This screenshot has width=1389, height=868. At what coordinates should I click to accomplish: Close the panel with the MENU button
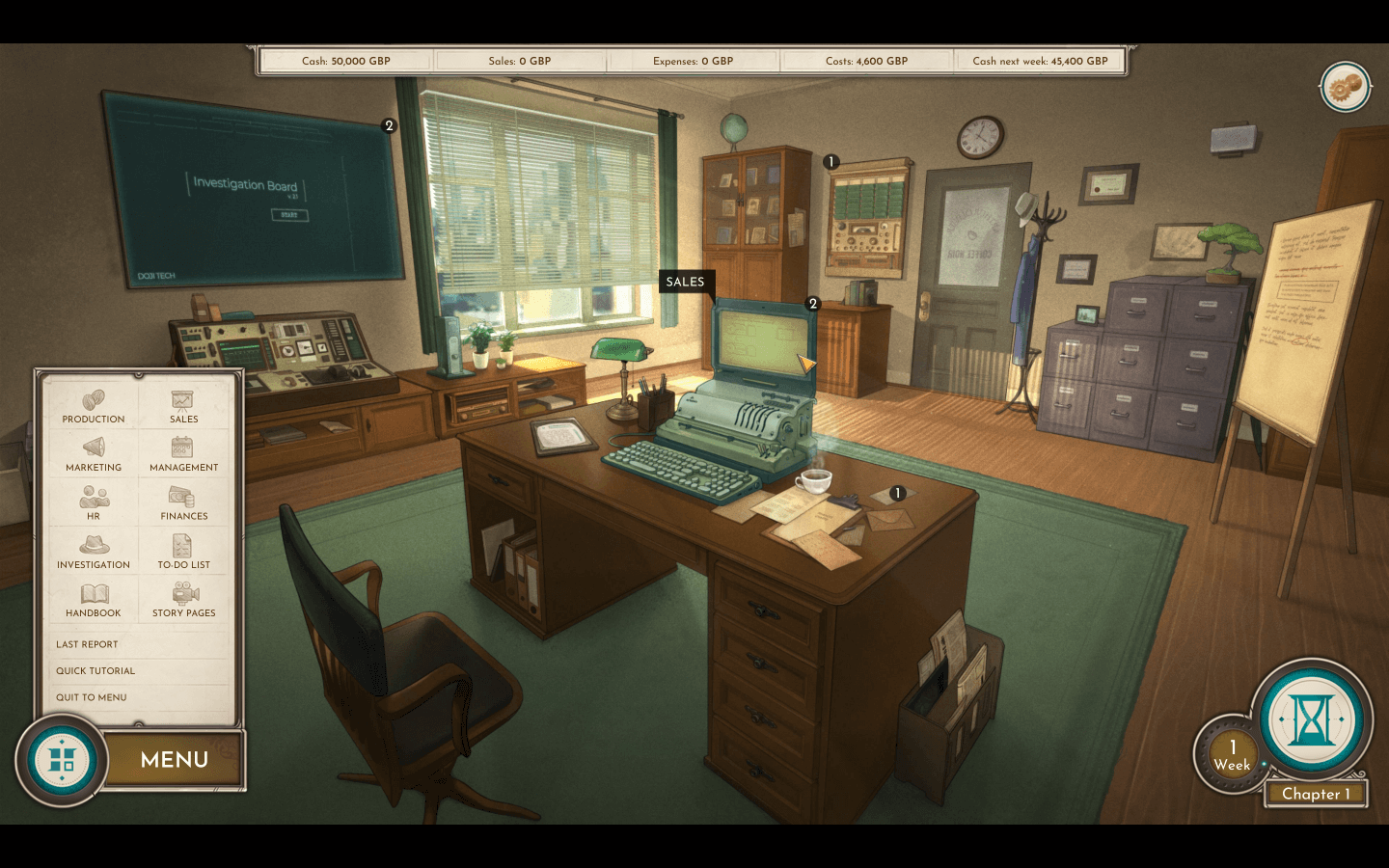pyautogui.click(x=175, y=760)
